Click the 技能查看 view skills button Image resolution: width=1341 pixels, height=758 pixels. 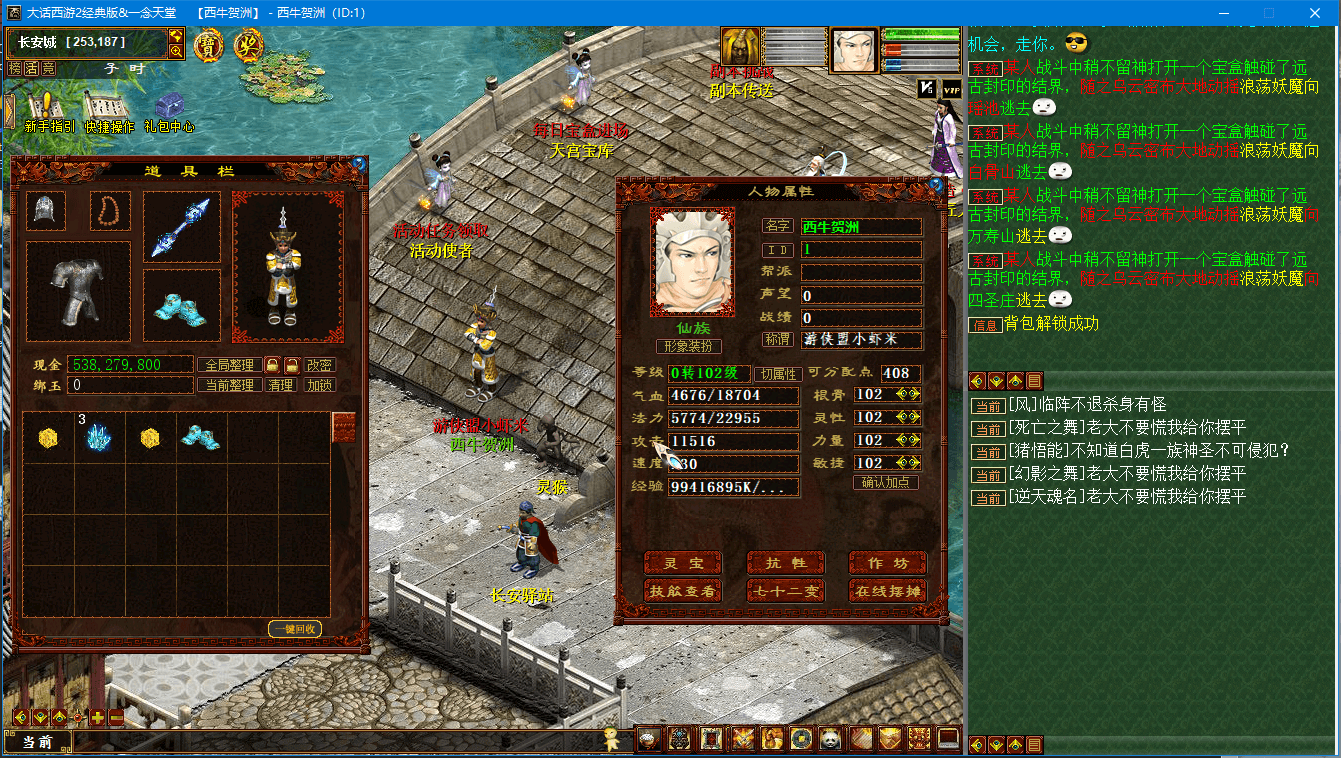coord(683,591)
